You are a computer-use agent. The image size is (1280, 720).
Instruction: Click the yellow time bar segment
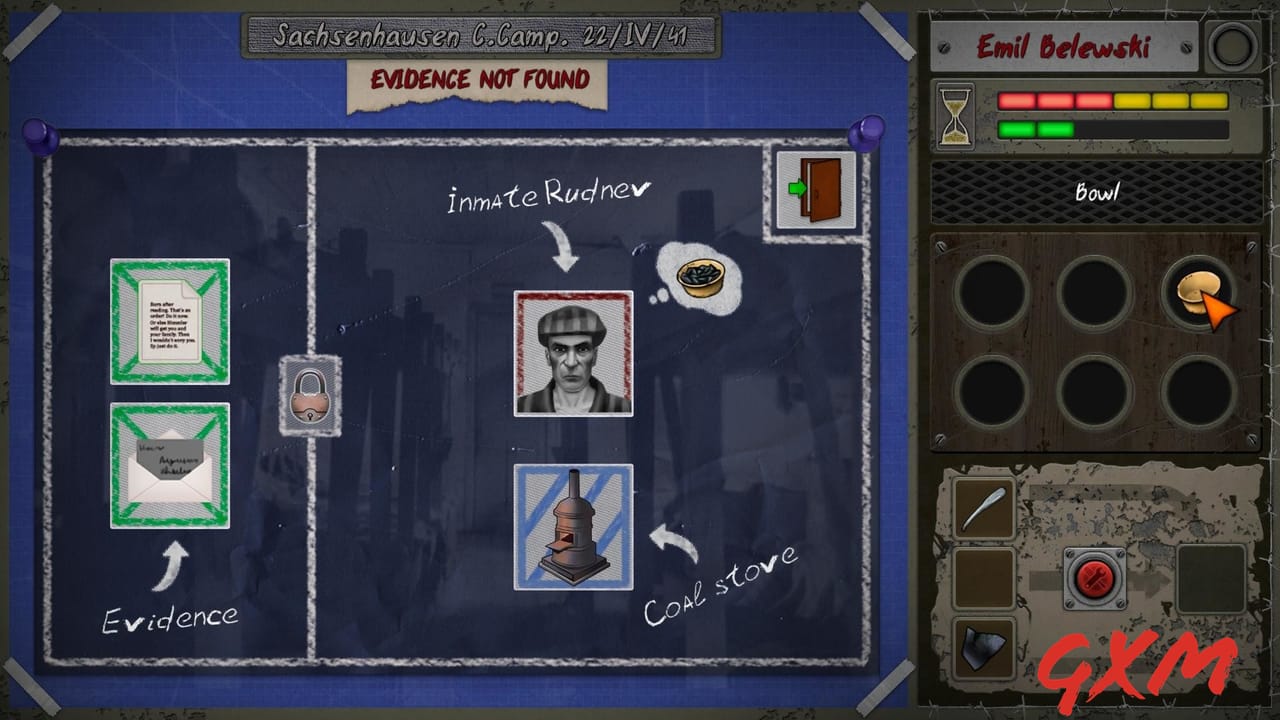point(1135,100)
